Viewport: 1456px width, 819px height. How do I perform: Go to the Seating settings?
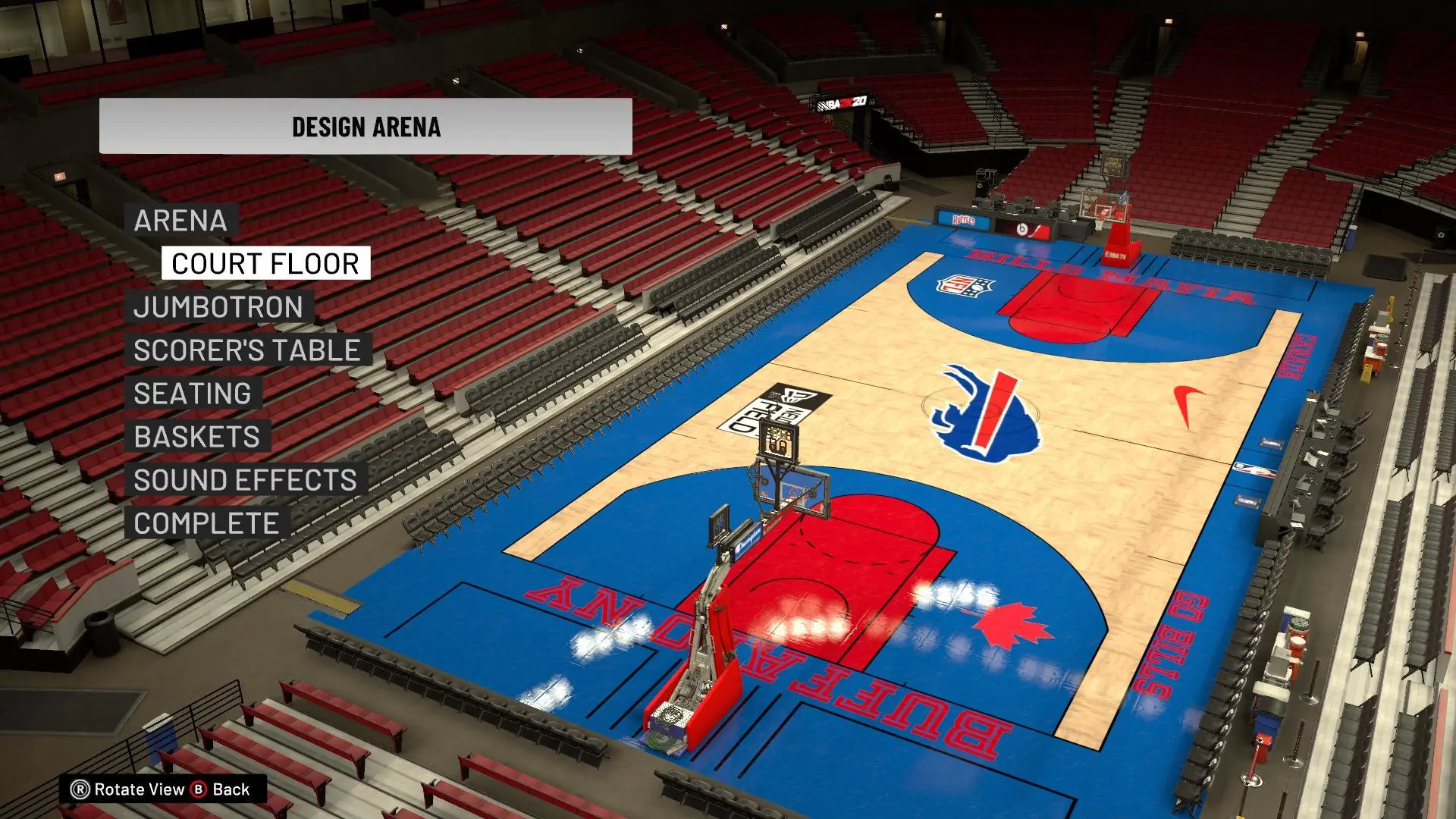click(x=193, y=394)
